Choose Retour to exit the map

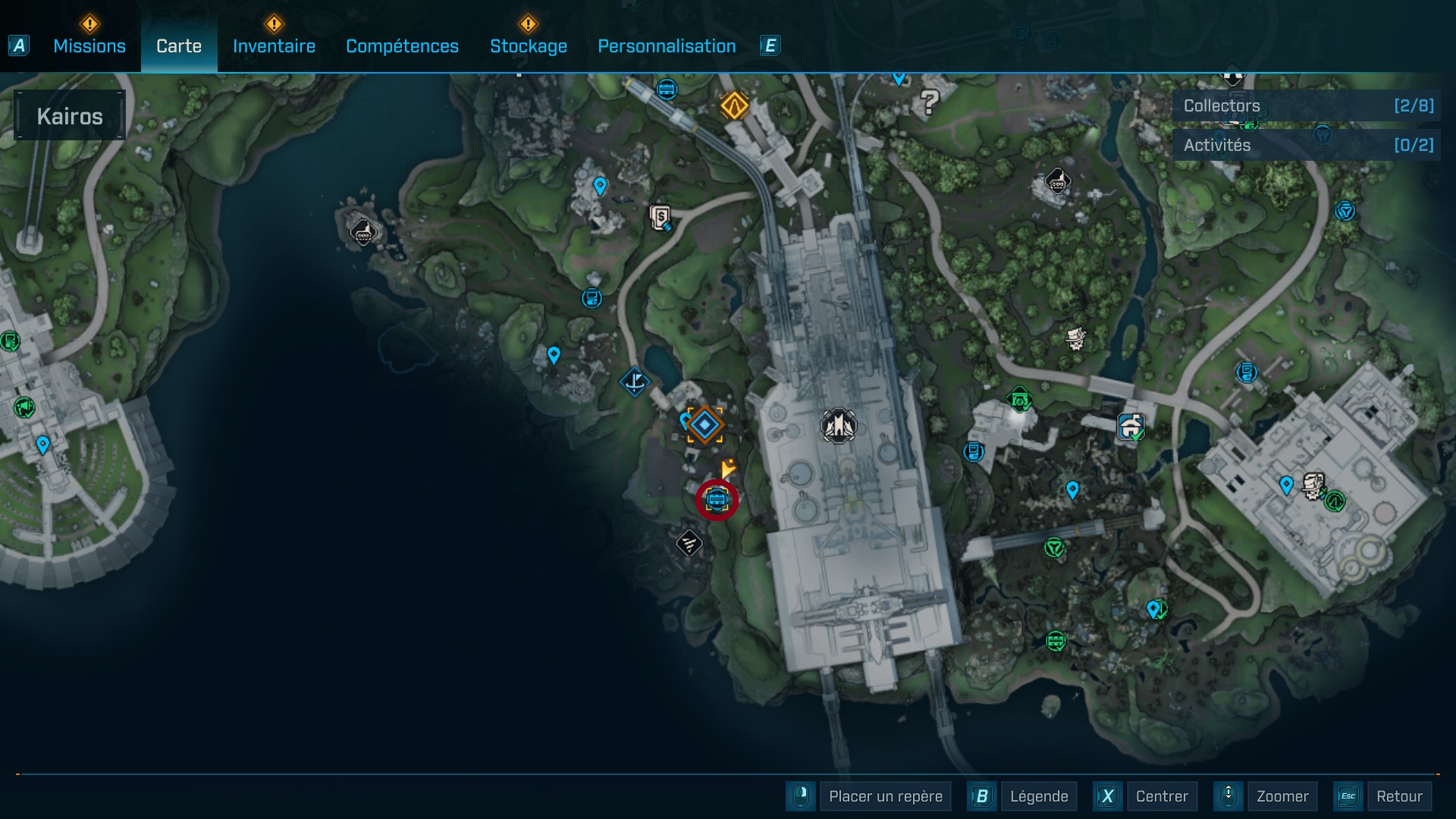pyautogui.click(x=1398, y=796)
